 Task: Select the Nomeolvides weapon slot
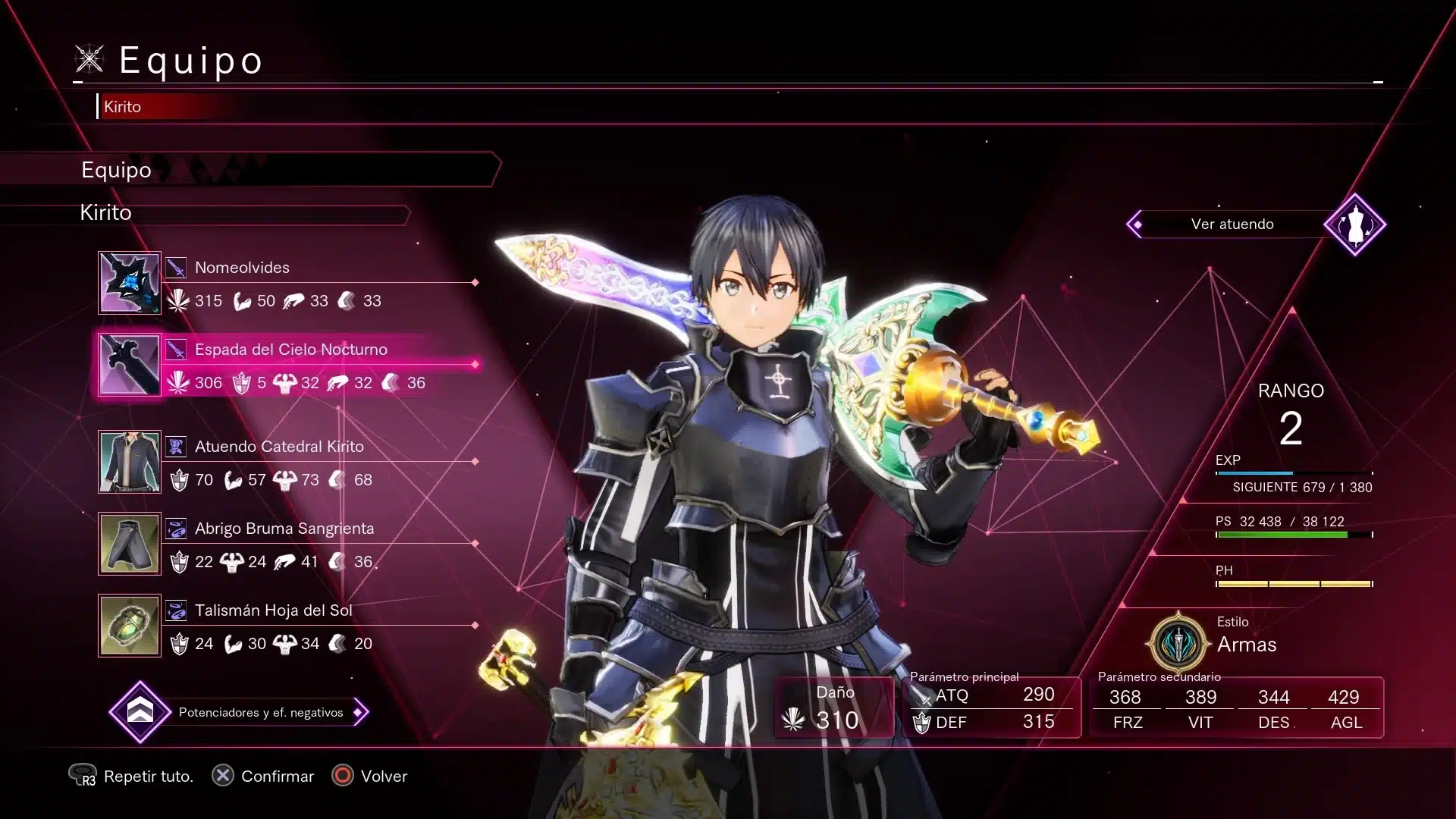pos(288,283)
